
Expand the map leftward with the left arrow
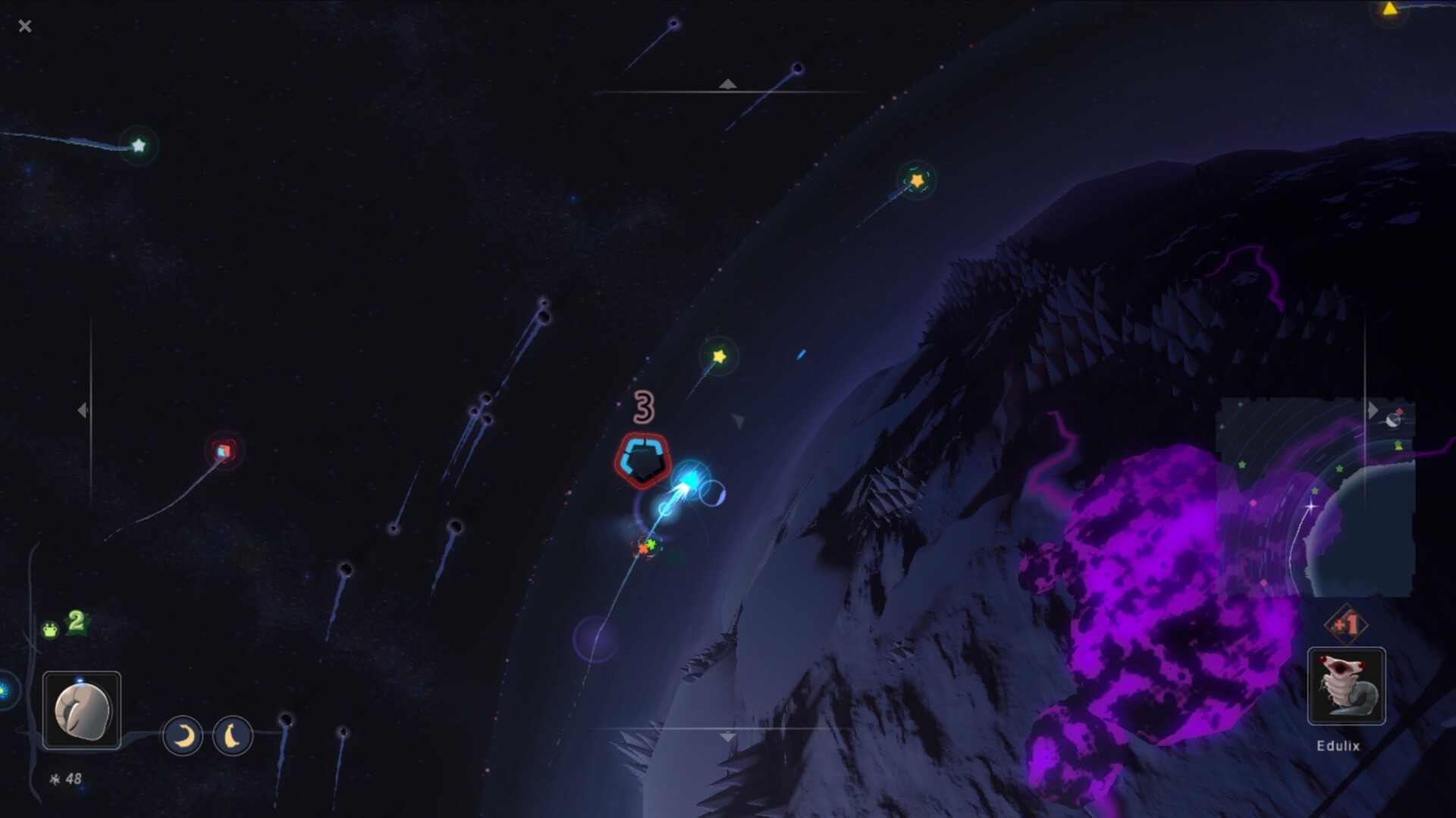[x=82, y=409]
